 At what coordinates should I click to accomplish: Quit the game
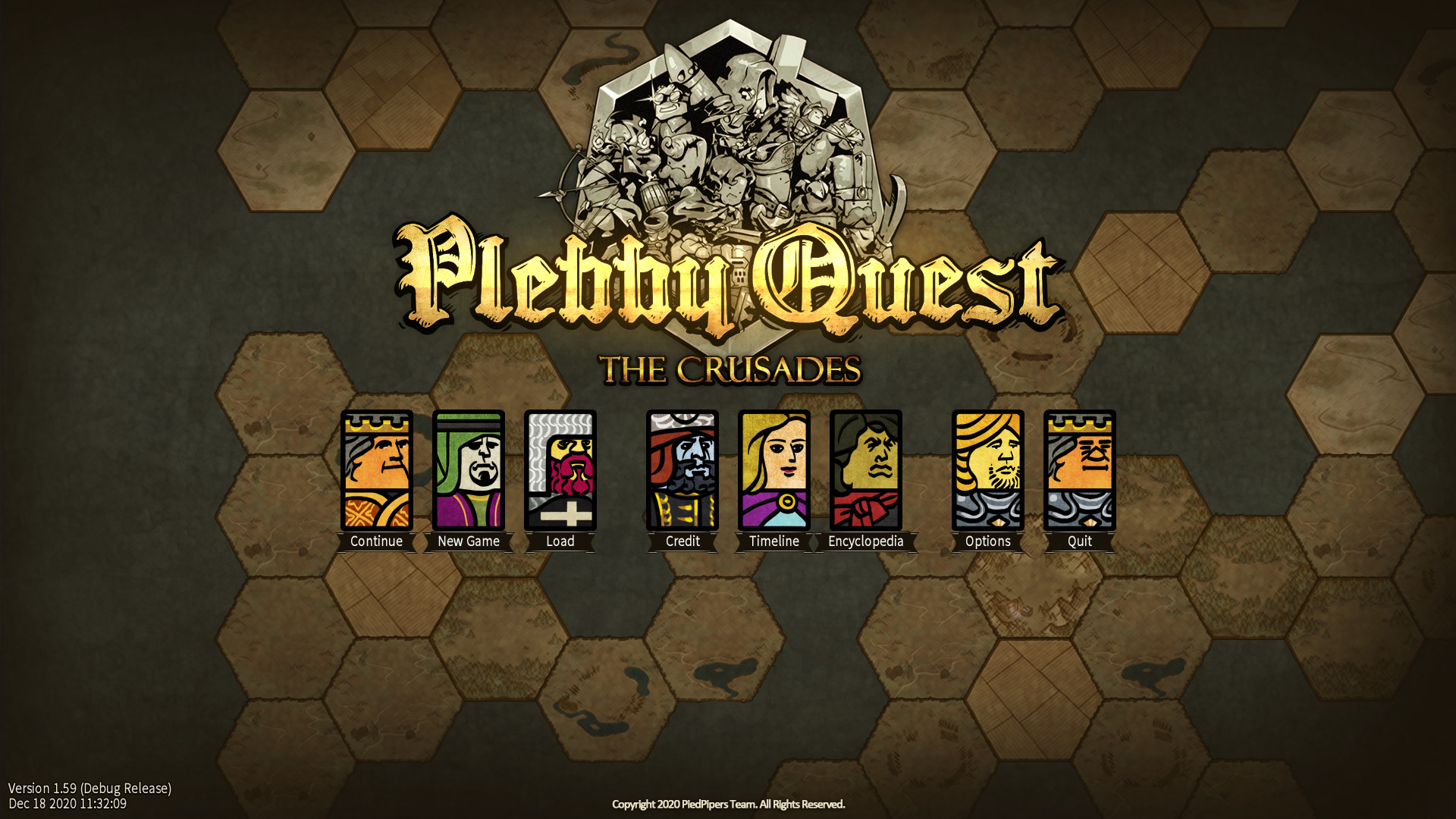click(x=1080, y=541)
